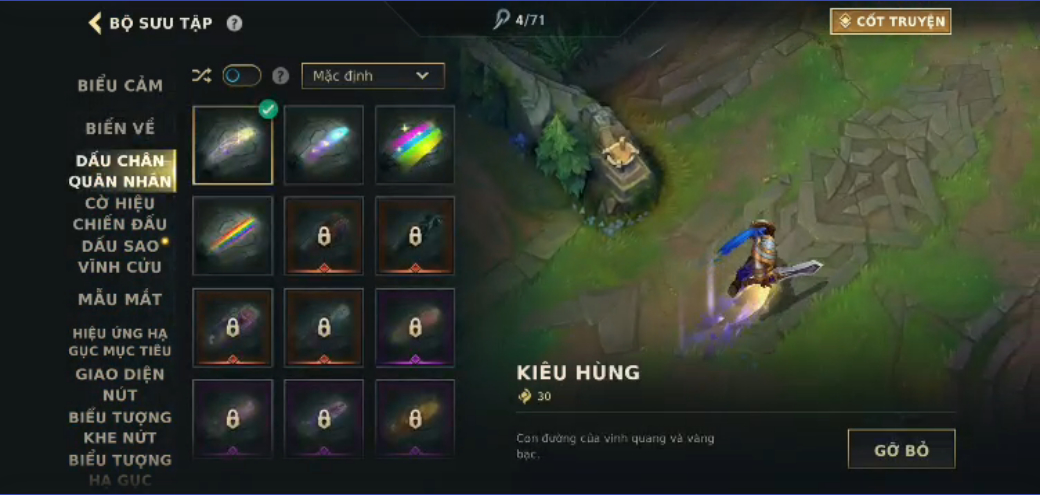Click the Gỡ Bỏ button
Screen dimensions: 1040x495
tap(901, 450)
